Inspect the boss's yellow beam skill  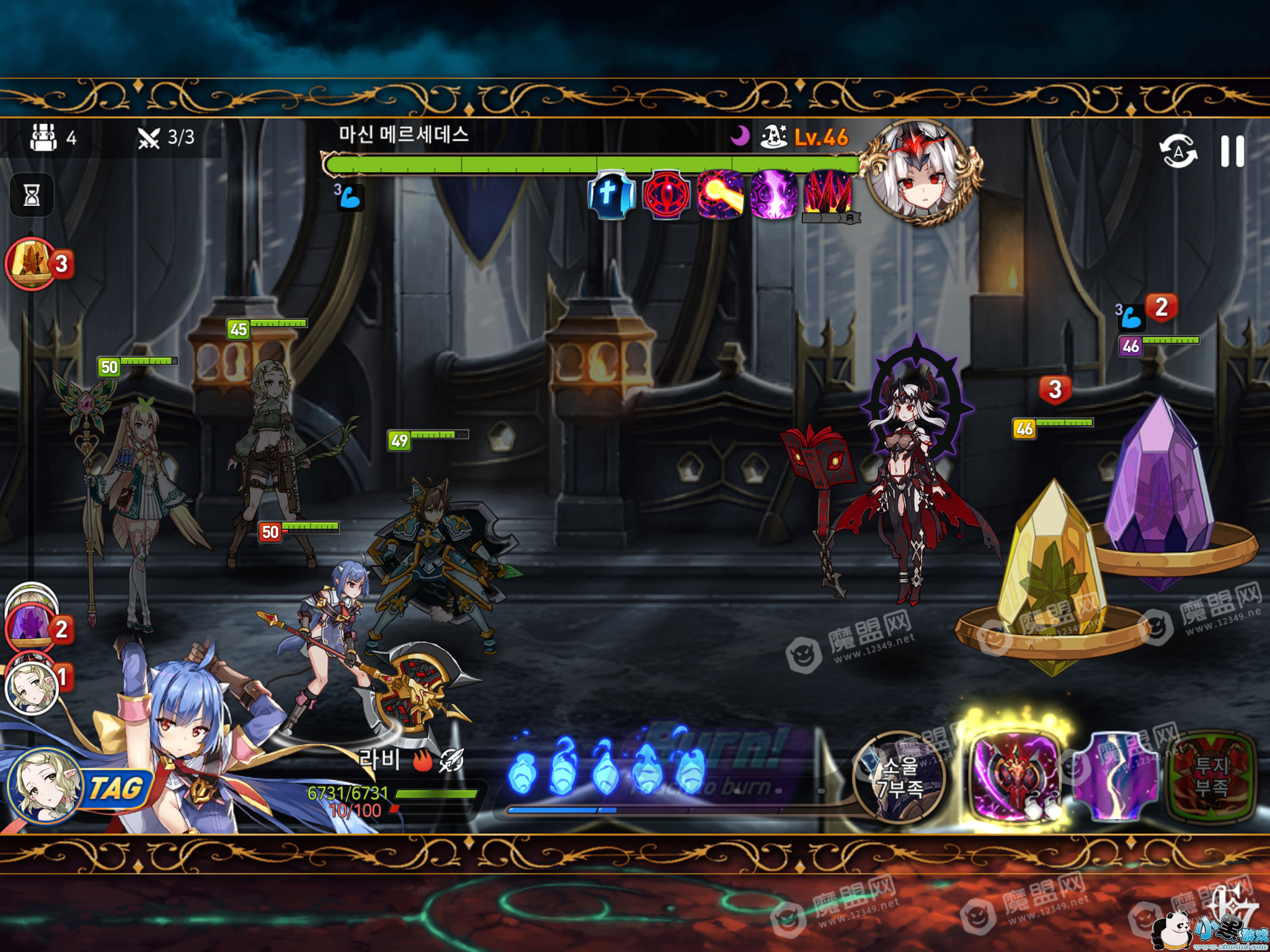pos(721,195)
